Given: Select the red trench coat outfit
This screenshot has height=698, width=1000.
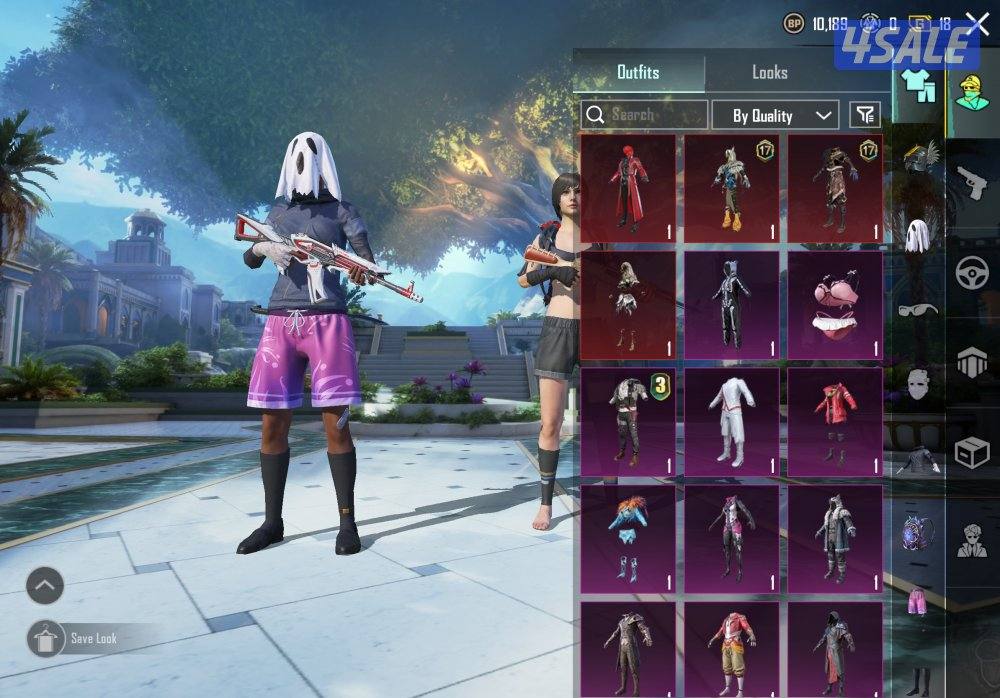Looking at the screenshot, I should tap(629, 188).
